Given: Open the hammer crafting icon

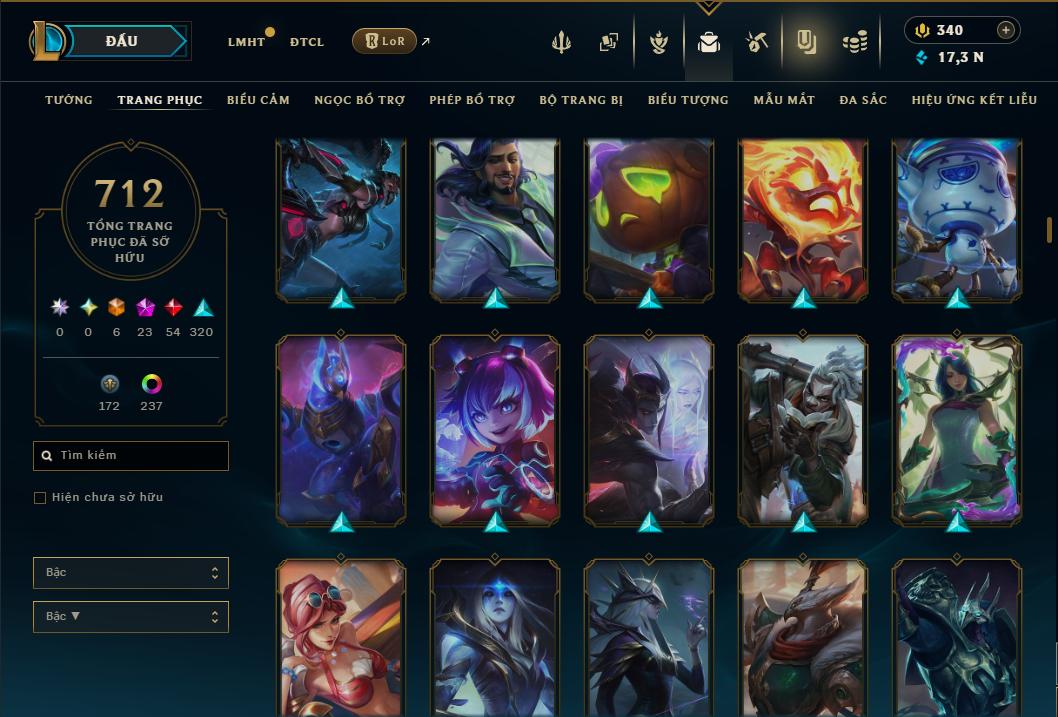Looking at the screenshot, I should pyautogui.click(x=757, y=42).
